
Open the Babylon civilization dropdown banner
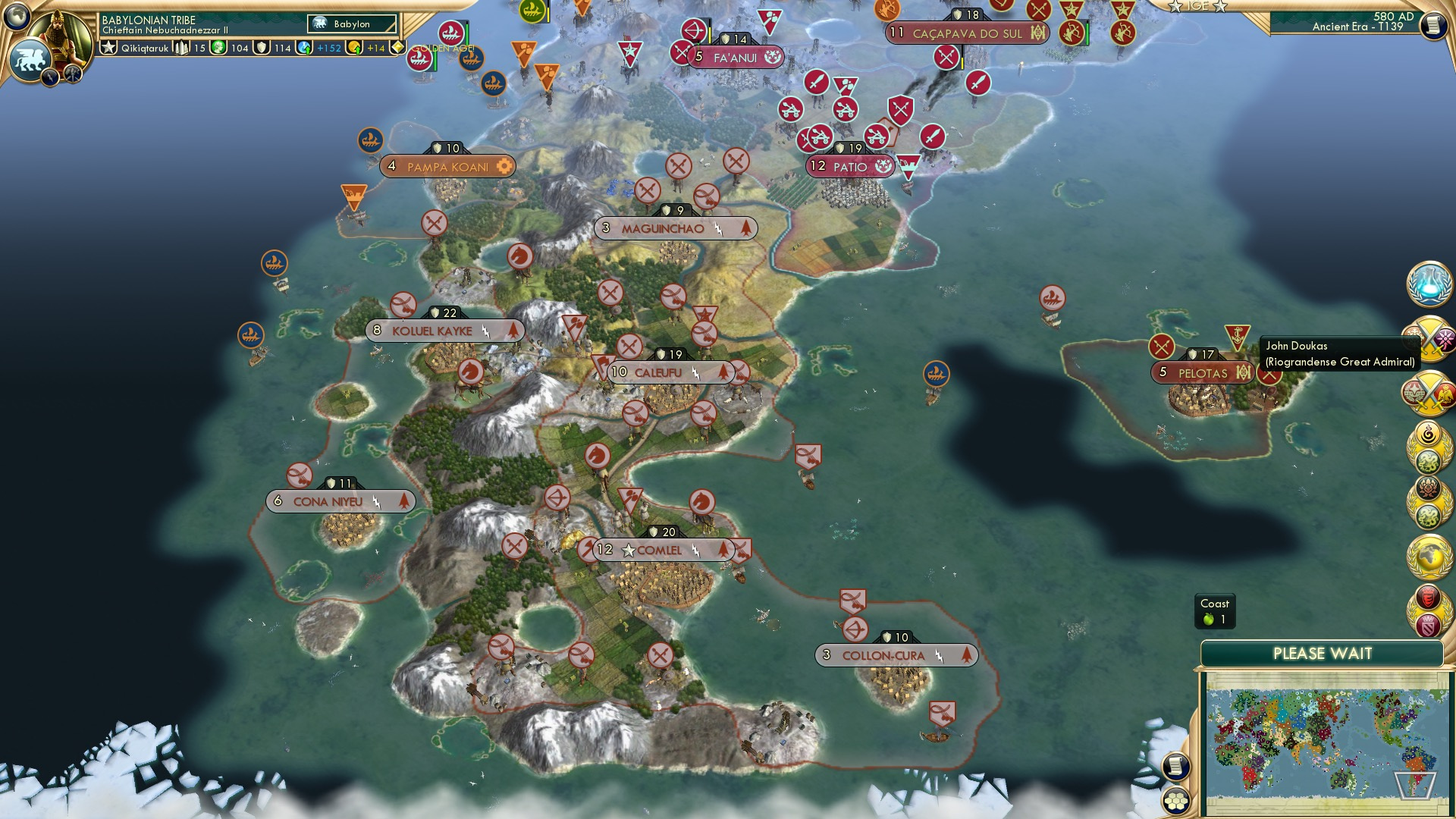click(x=350, y=24)
